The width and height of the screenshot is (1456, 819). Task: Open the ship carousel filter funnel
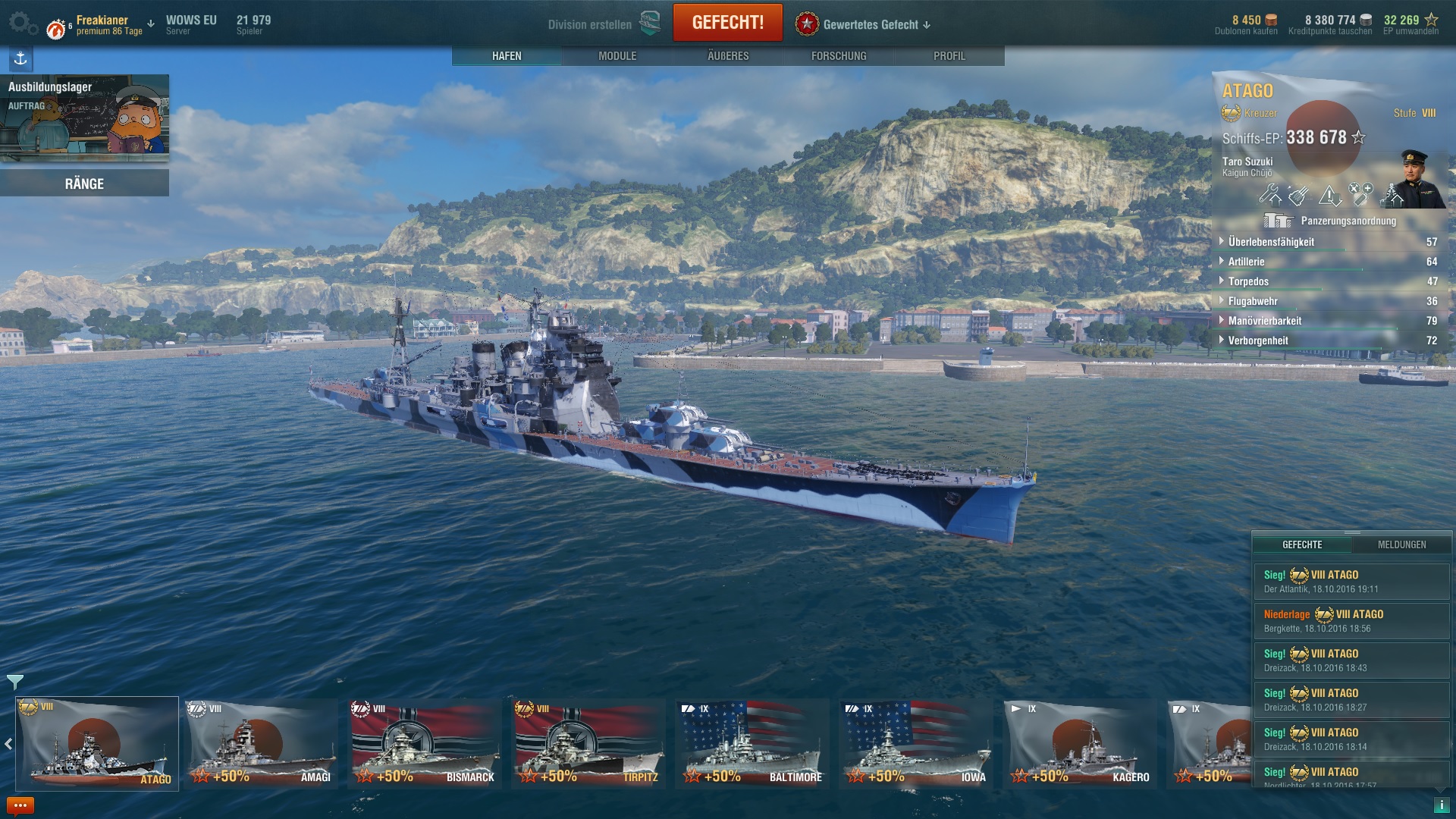14,681
